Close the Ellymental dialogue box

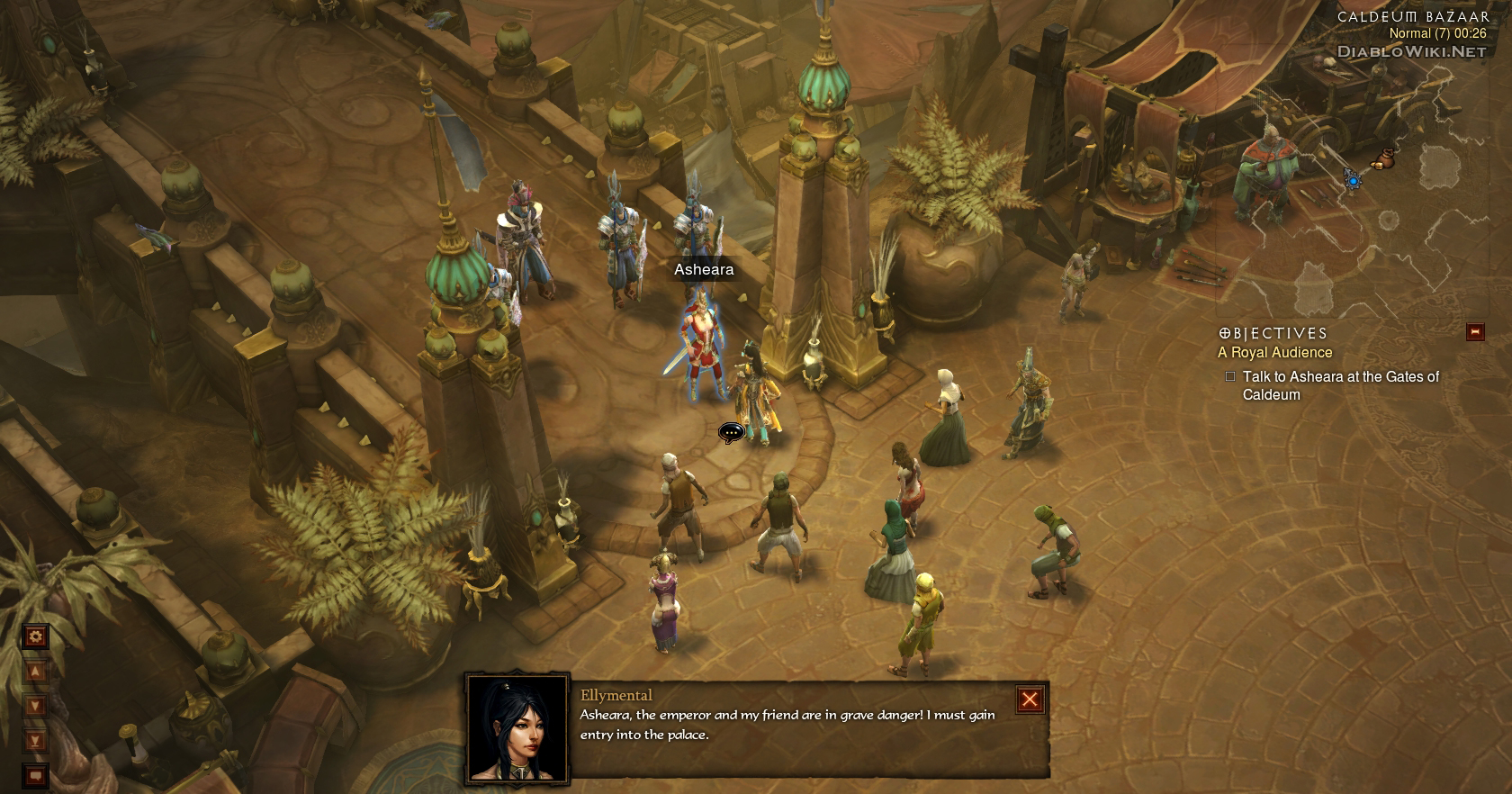[1030, 699]
